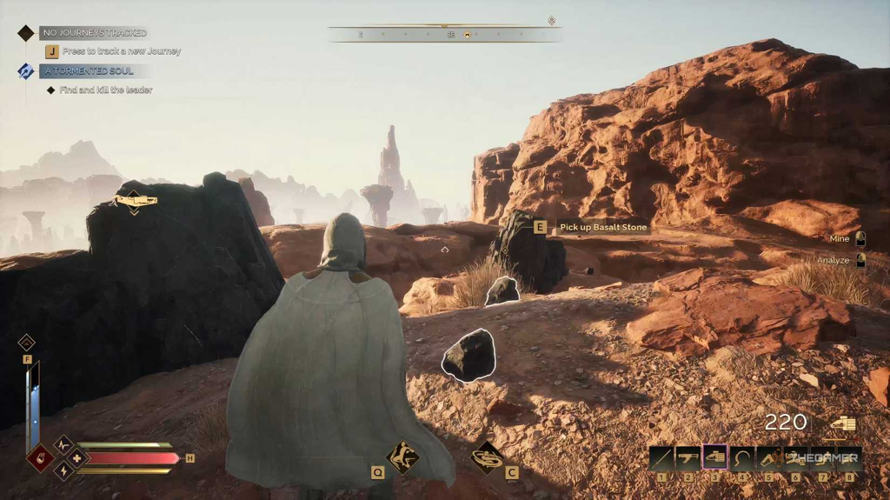Activate the swirl ability icon
The height and width of the screenshot is (500, 890).
pos(487,457)
